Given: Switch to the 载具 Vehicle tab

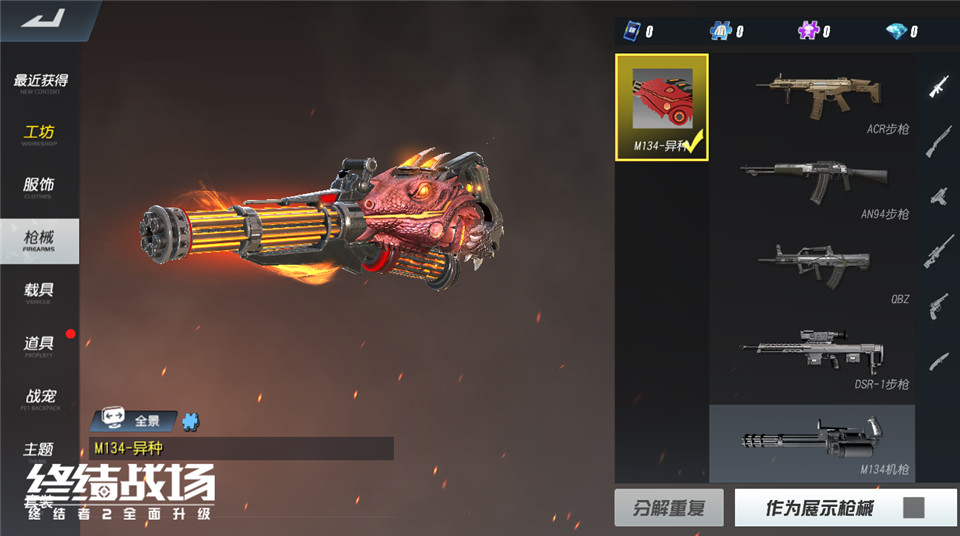Looking at the screenshot, I should [40, 293].
